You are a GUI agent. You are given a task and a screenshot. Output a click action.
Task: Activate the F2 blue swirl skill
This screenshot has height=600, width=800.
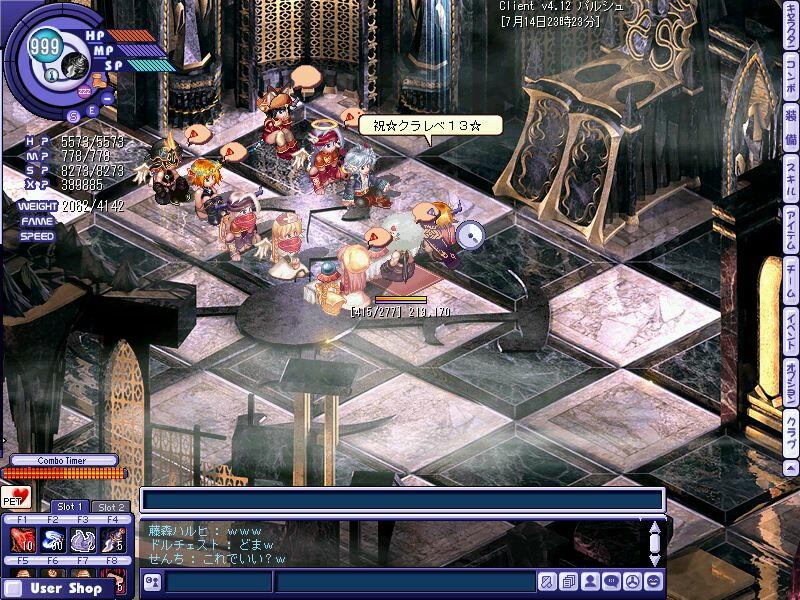click(53, 541)
